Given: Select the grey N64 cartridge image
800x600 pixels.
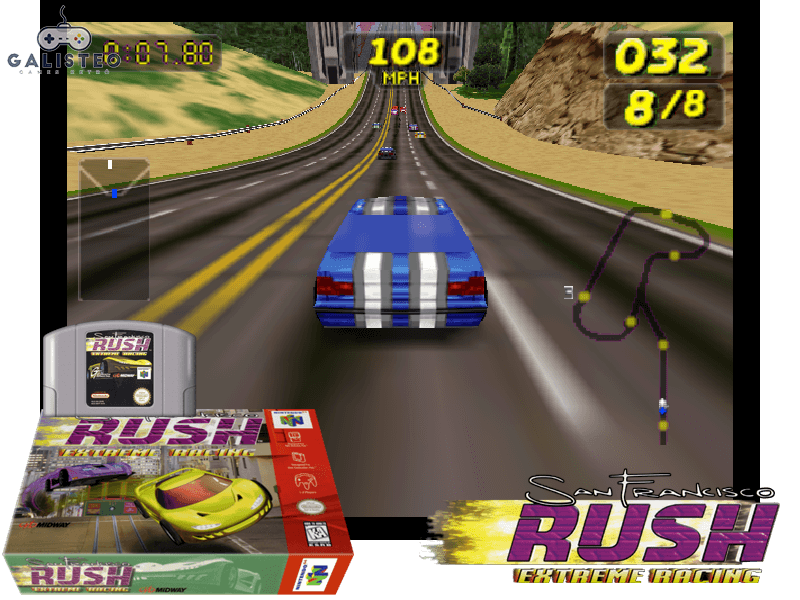Looking at the screenshot, I should [110, 368].
